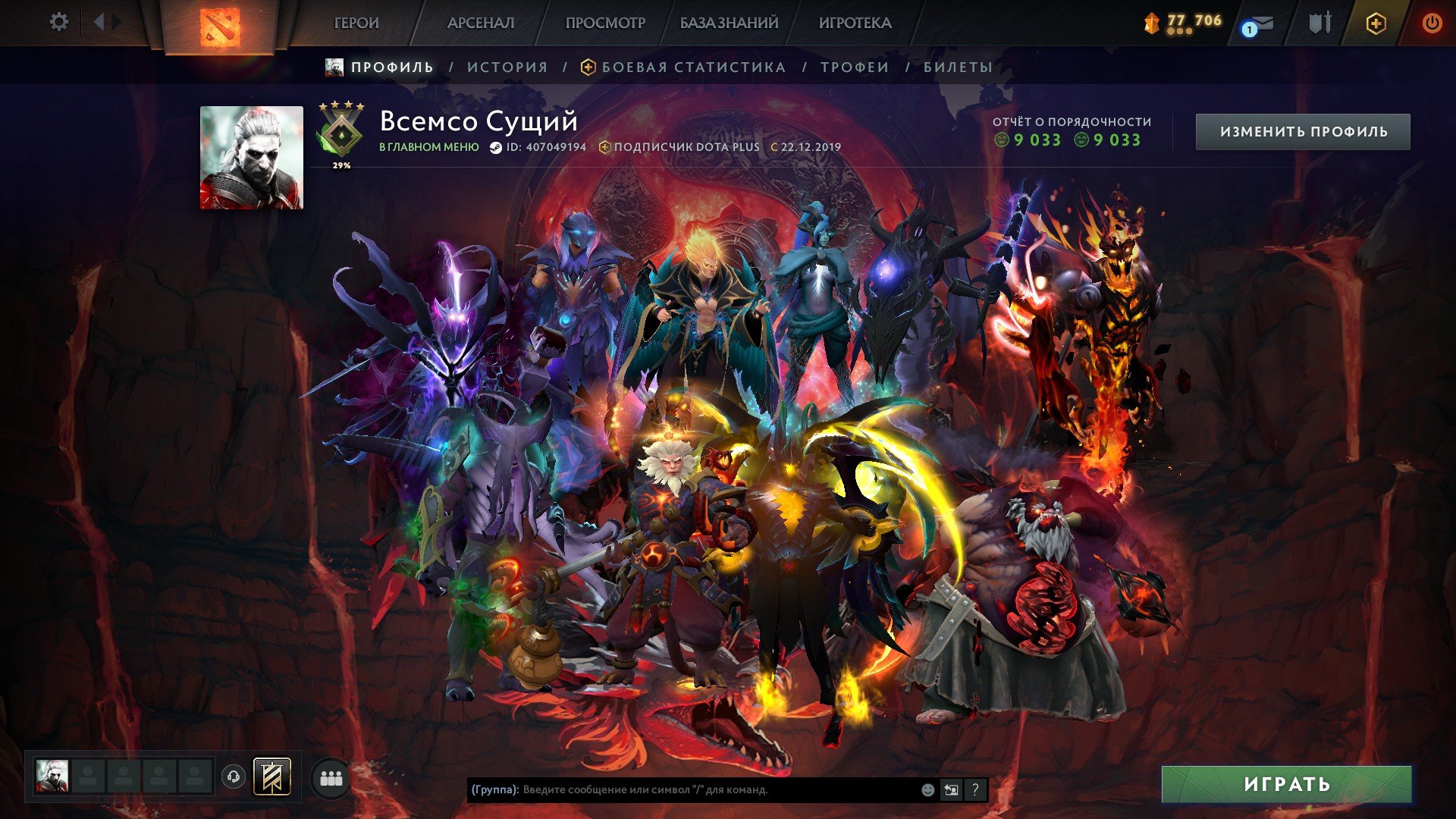This screenshot has width=1456, height=819.
Task: Open the Armory shield and sword icon
Action: [1319, 23]
